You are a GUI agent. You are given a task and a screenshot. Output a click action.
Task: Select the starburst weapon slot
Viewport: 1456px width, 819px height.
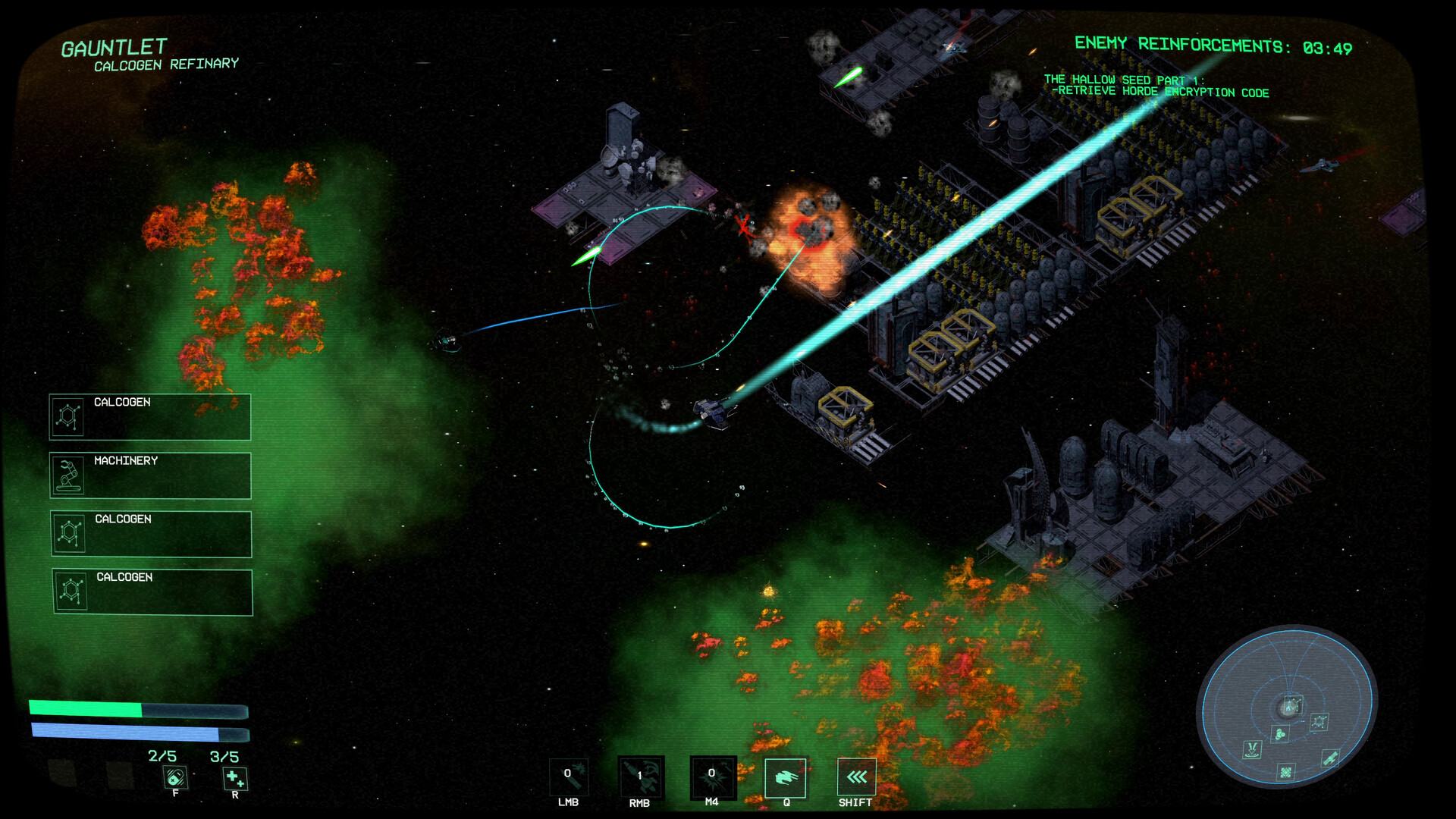click(712, 777)
